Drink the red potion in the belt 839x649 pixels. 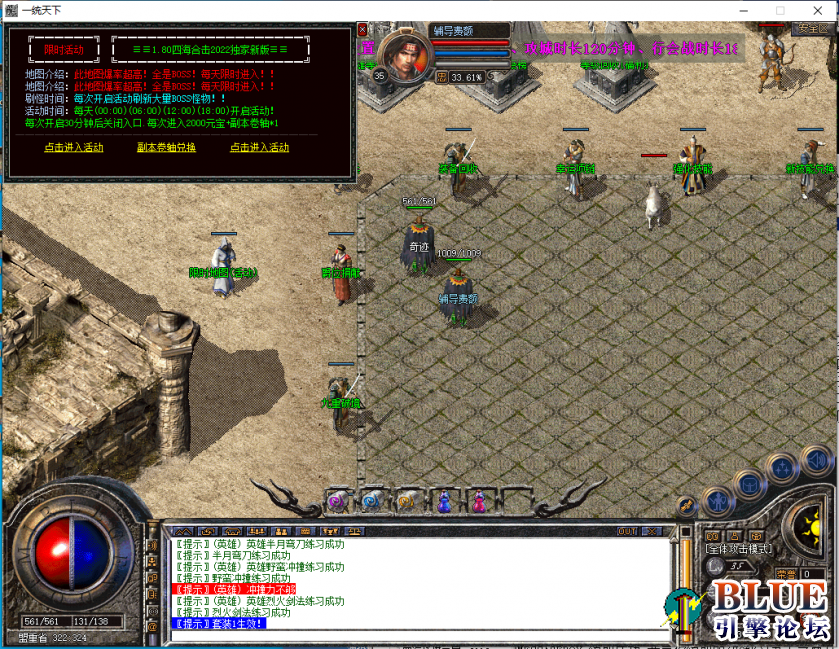click(x=479, y=500)
